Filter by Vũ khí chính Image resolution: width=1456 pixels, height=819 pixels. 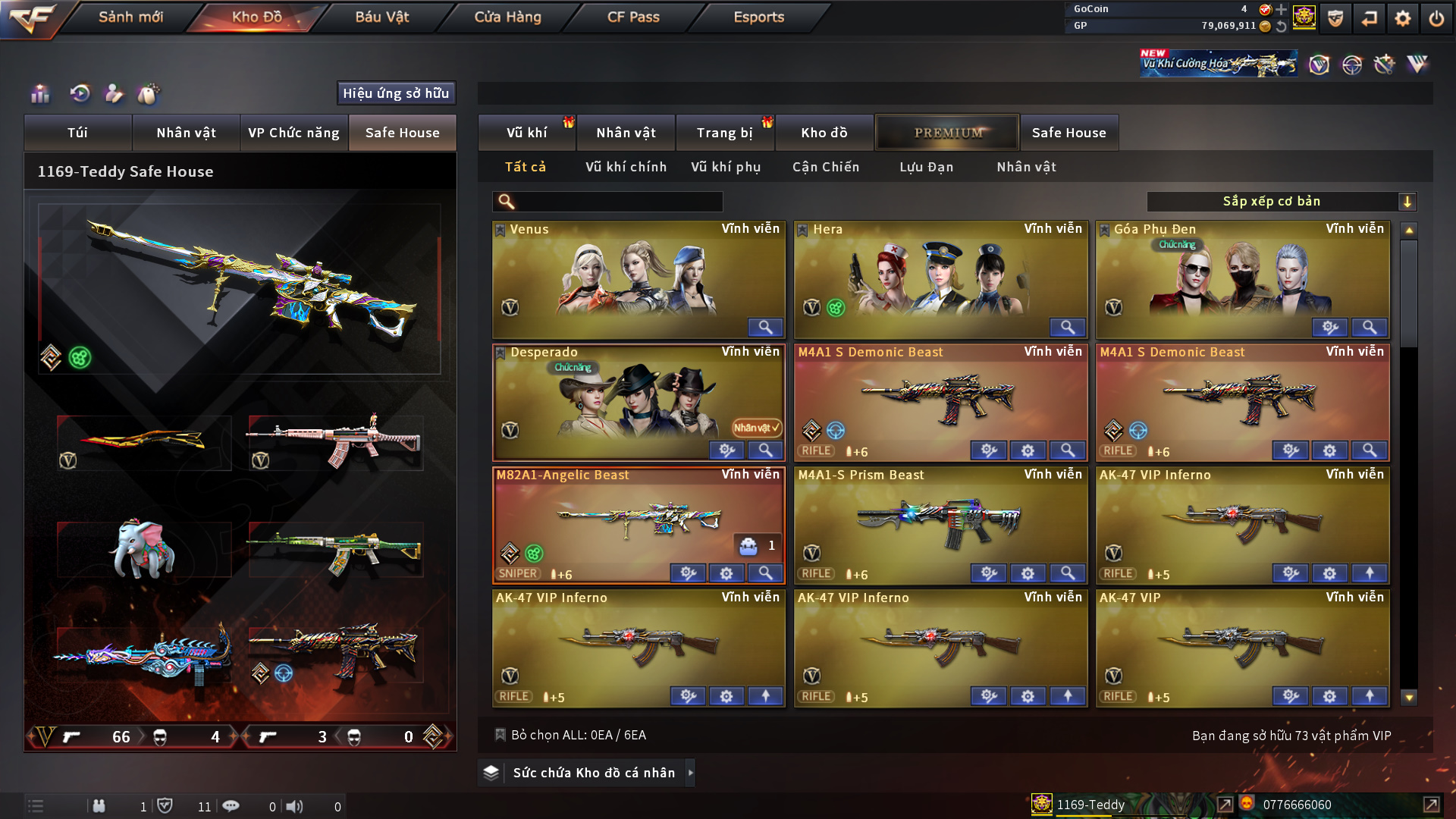[626, 167]
